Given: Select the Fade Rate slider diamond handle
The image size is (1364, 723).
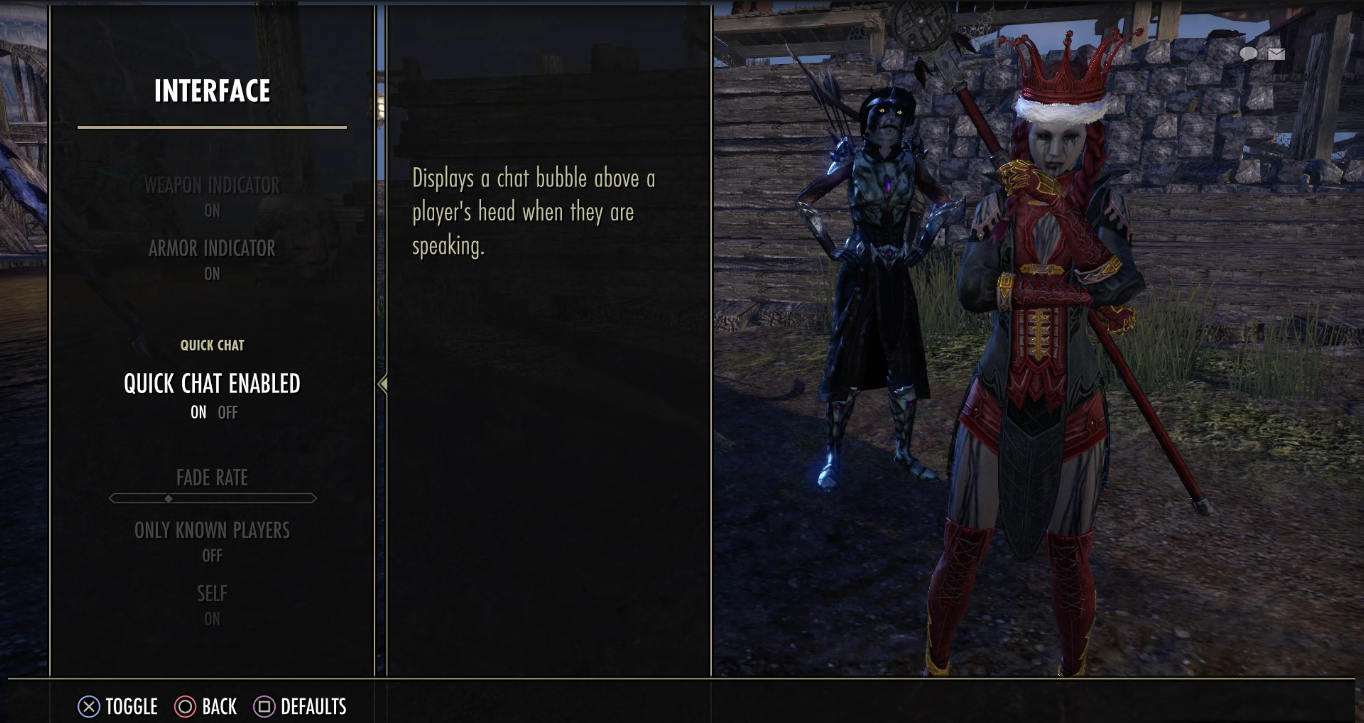Looking at the screenshot, I should point(166,497).
